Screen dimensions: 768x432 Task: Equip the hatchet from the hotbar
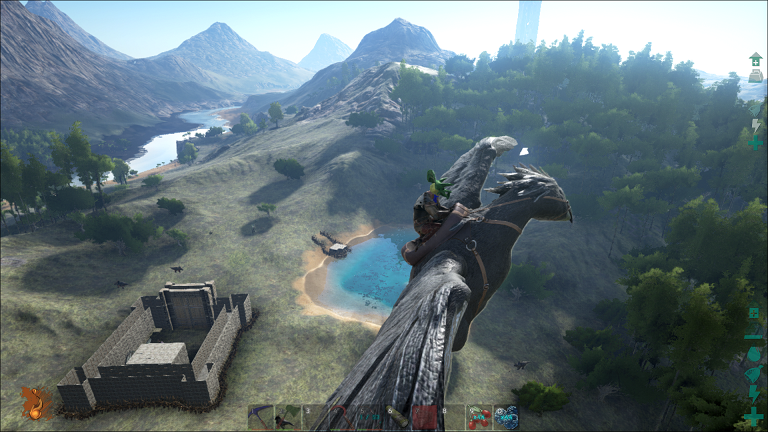(x=288, y=417)
